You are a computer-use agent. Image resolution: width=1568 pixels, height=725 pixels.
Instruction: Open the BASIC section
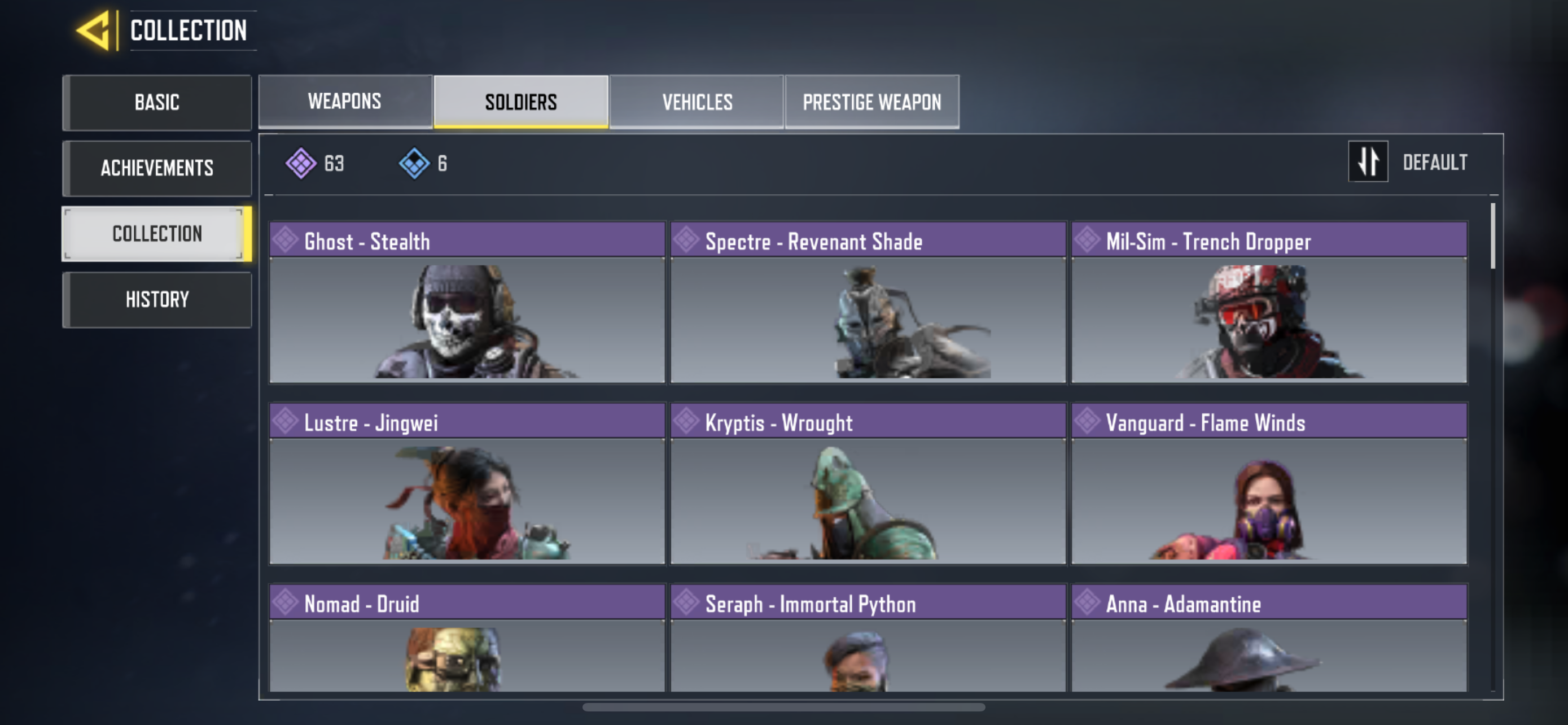pyautogui.click(x=156, y=102)
